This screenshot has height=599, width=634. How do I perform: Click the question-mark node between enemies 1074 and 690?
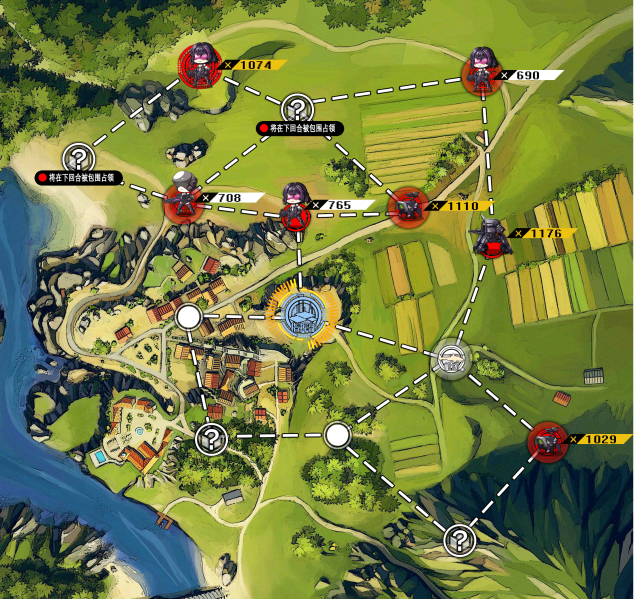coord(297,107)
